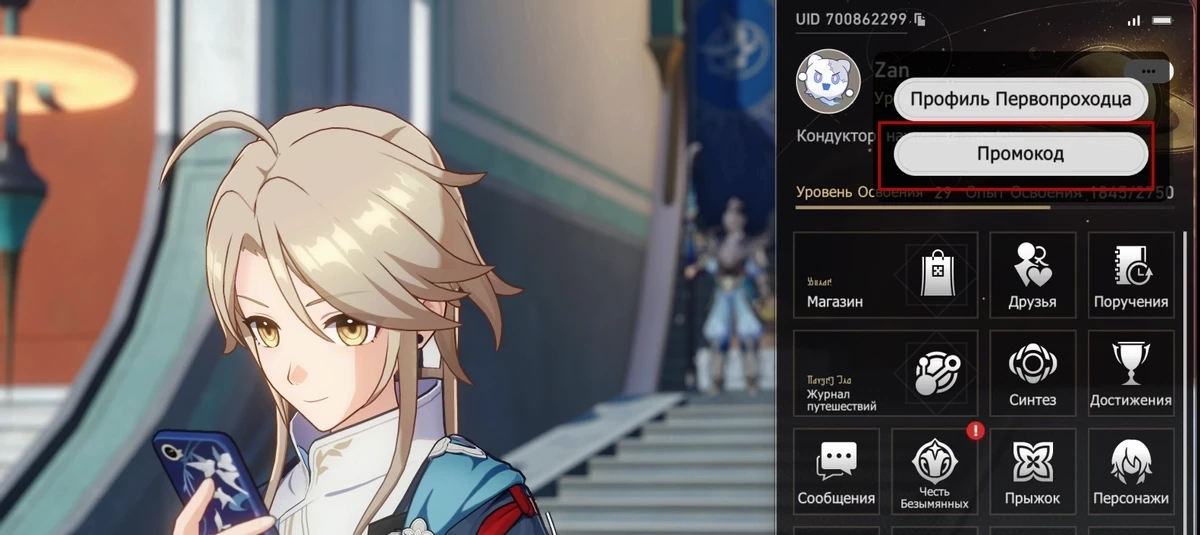Choose the Промокод button
Image resolution: width=1200 pixels, height=535 pixels.
(1020, 154)
